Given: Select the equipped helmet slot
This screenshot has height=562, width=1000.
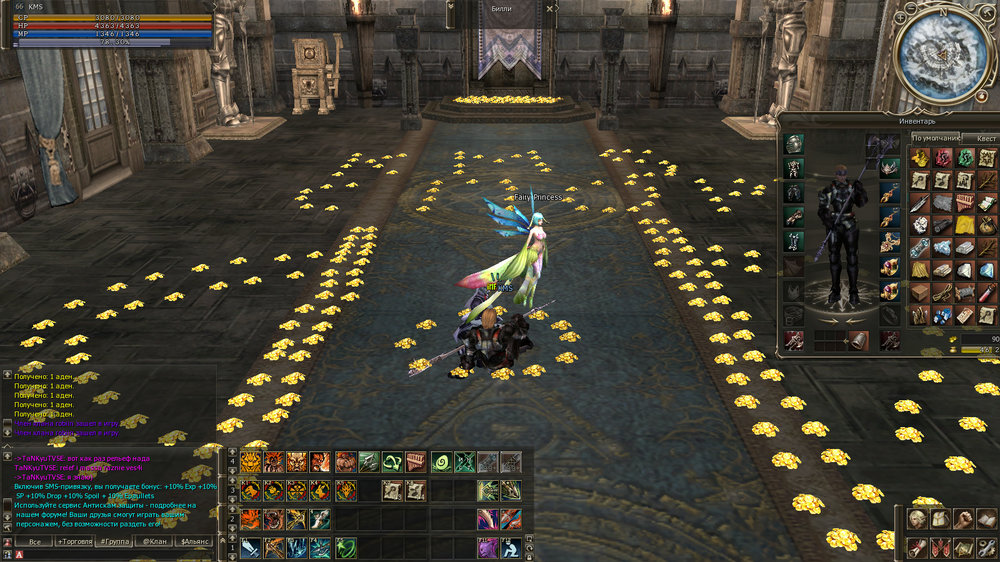Looking at the screenshot, I should (x=794, y=142).
